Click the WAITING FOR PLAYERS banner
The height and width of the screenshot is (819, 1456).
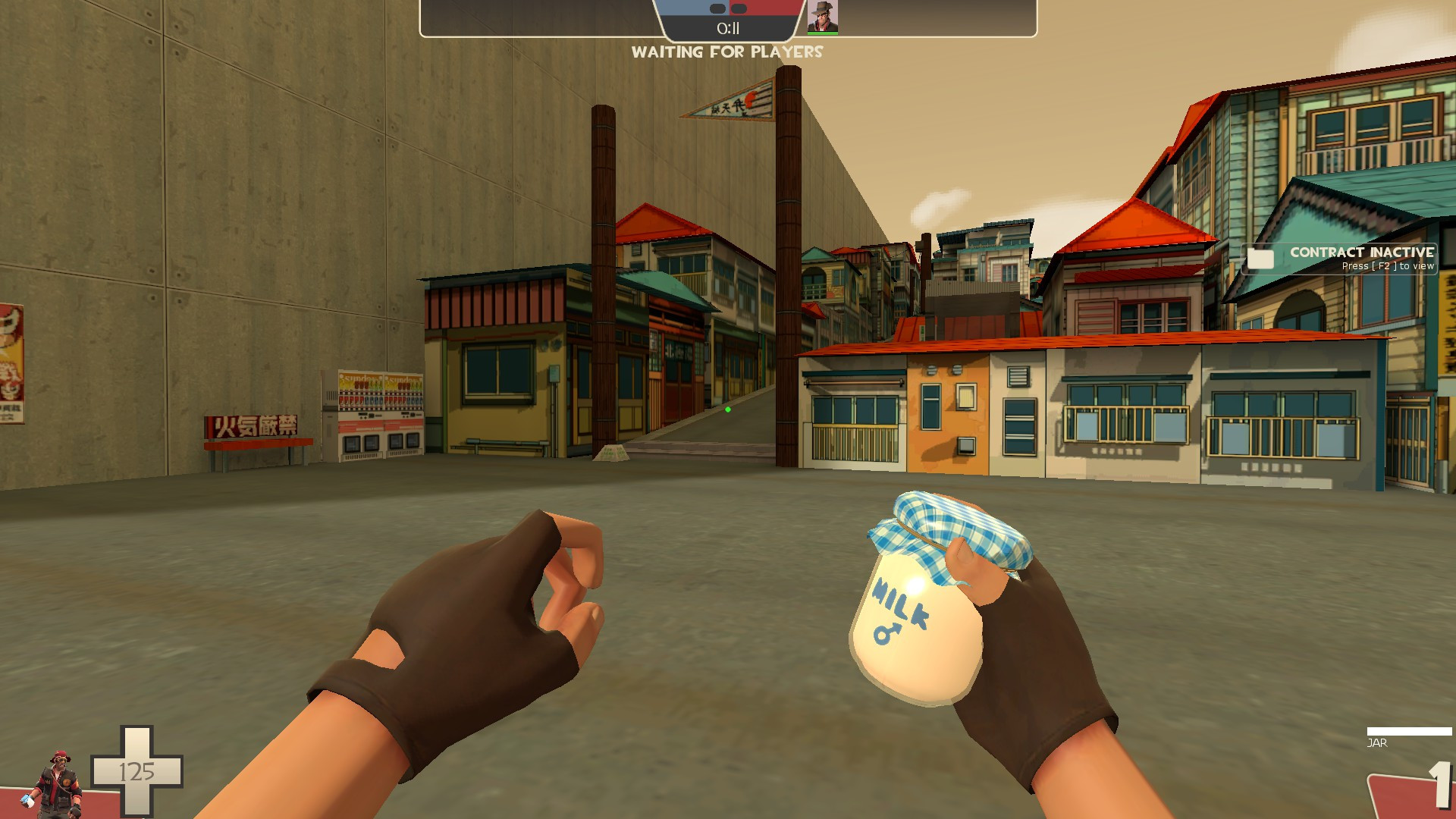[727, 52]
